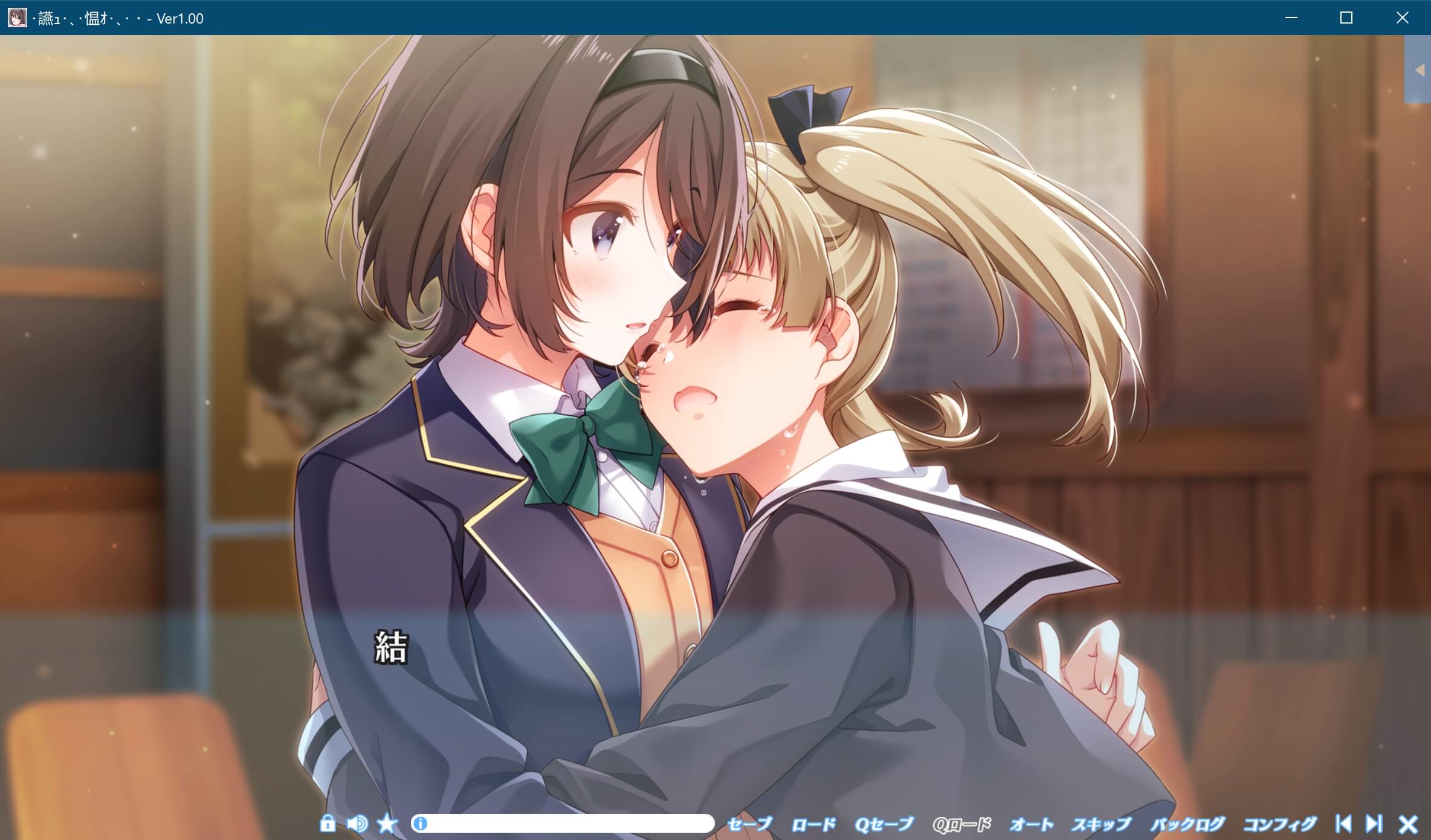Open the セーブ save screen

coord(751,823)
